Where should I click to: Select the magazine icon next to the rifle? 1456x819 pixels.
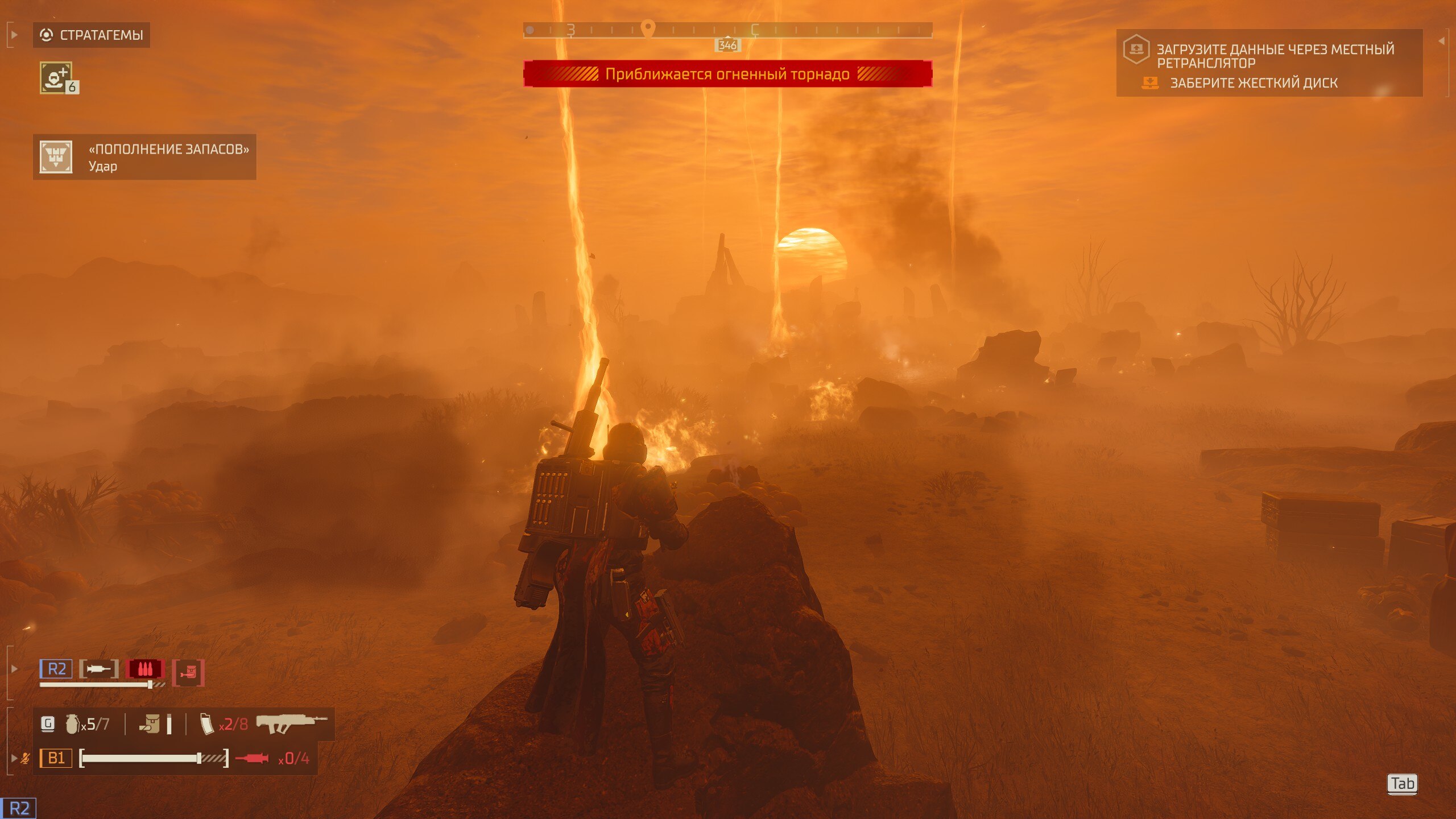(x=207, y=724)
